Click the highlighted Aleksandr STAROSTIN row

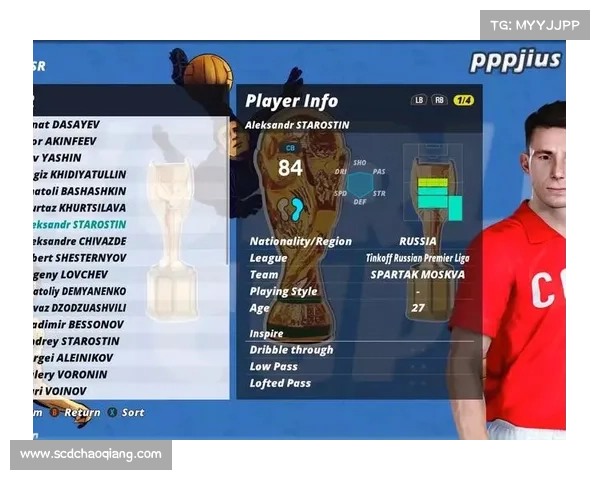tap(80, 224)
